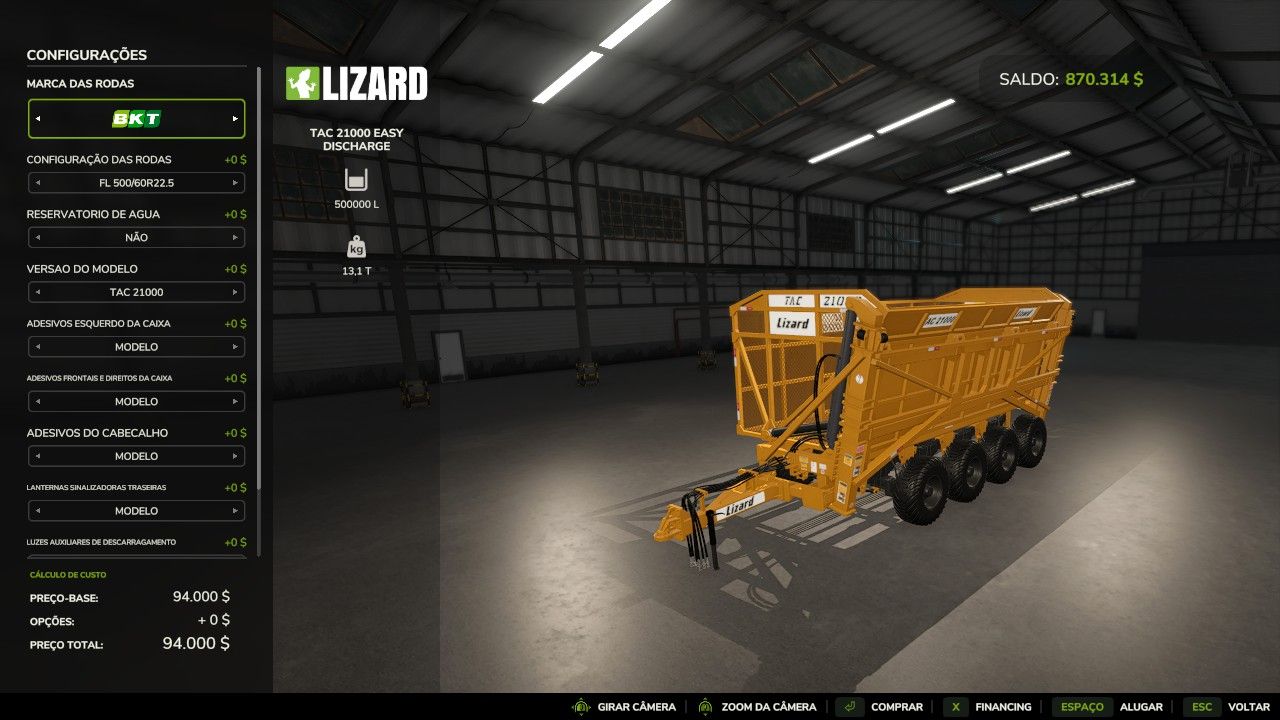Change Reservatório de Água from NÃO
The height and width of the screenshot is (720, 1280).
pos(236,237)
